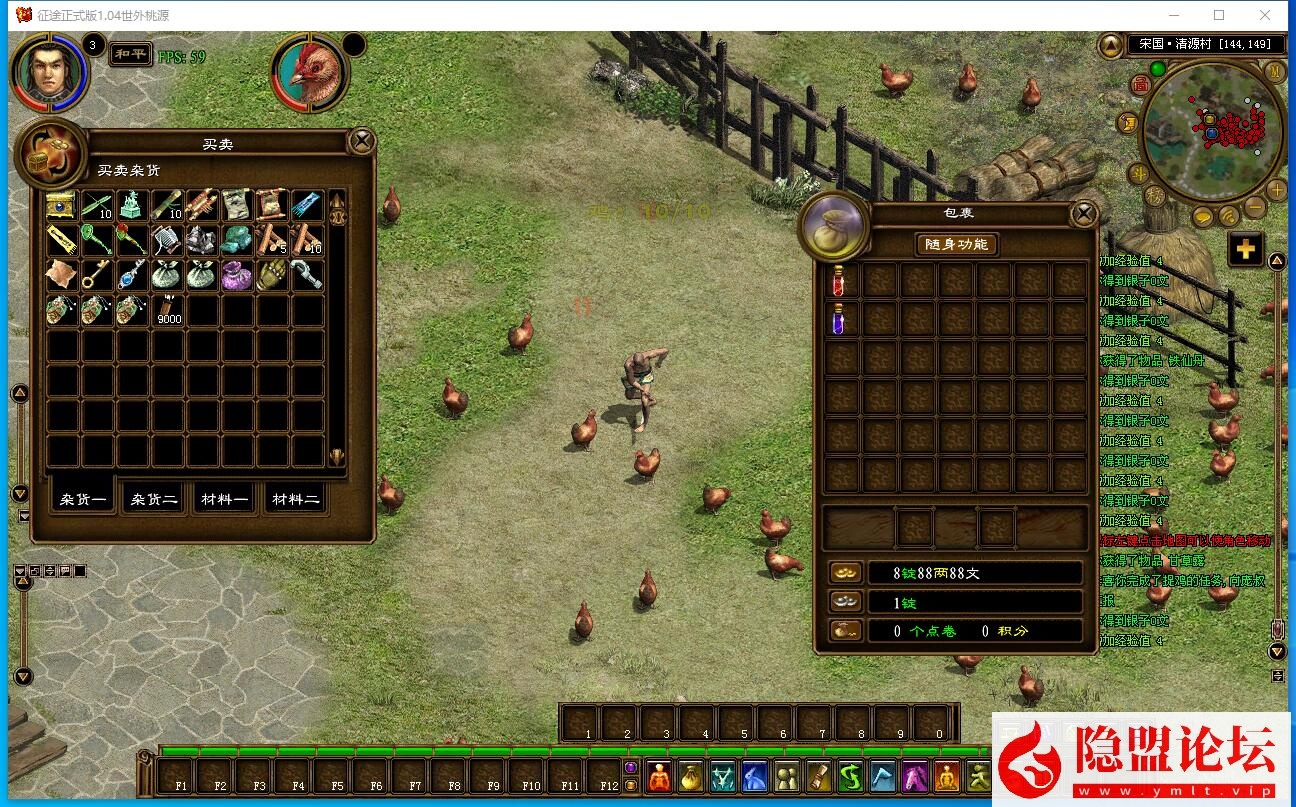Close the 包裹 inventory window
This screenshot has height=807, width=1296.
1083,213
